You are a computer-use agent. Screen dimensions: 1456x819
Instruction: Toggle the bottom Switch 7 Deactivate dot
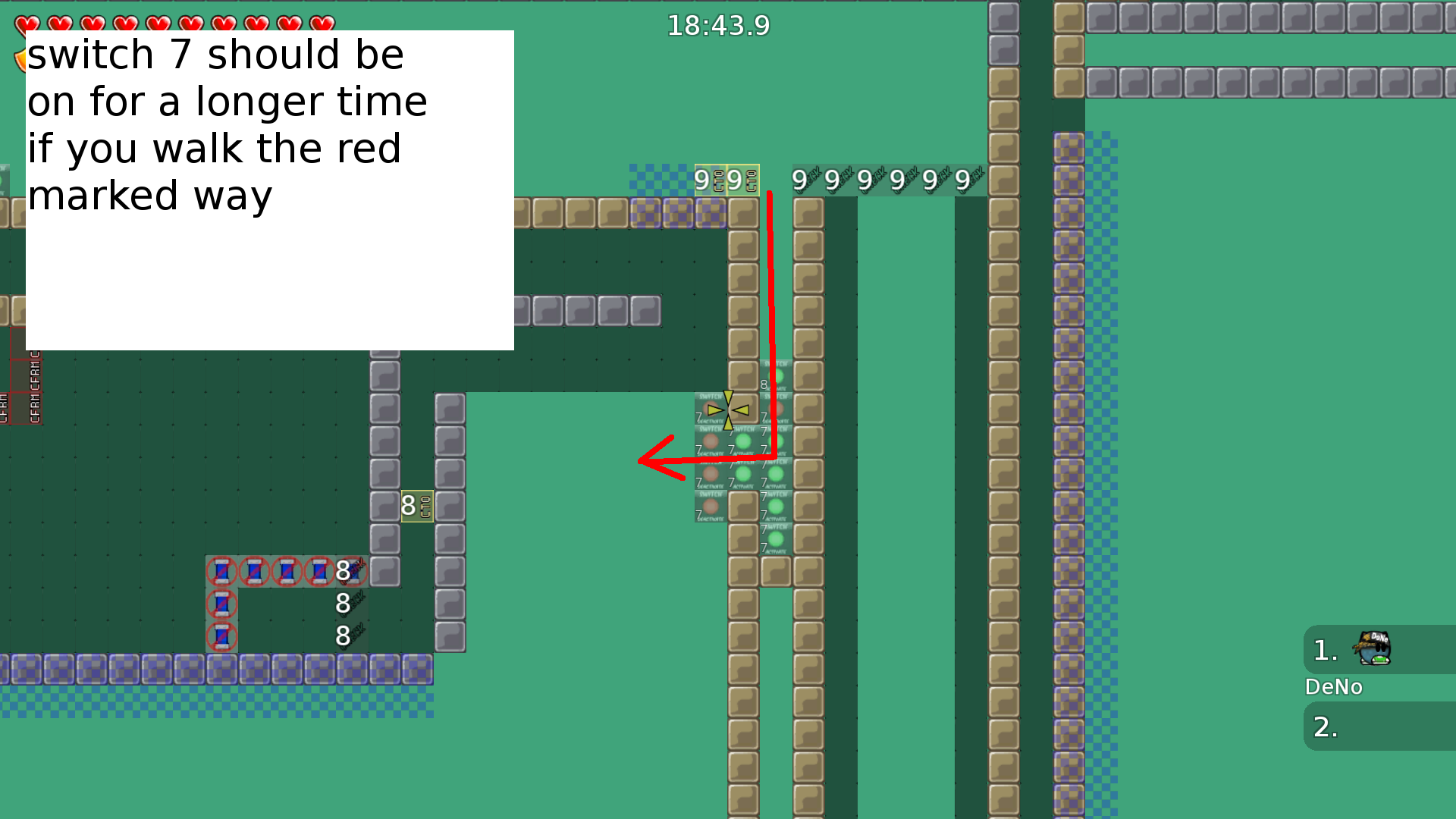coord(710,504)
